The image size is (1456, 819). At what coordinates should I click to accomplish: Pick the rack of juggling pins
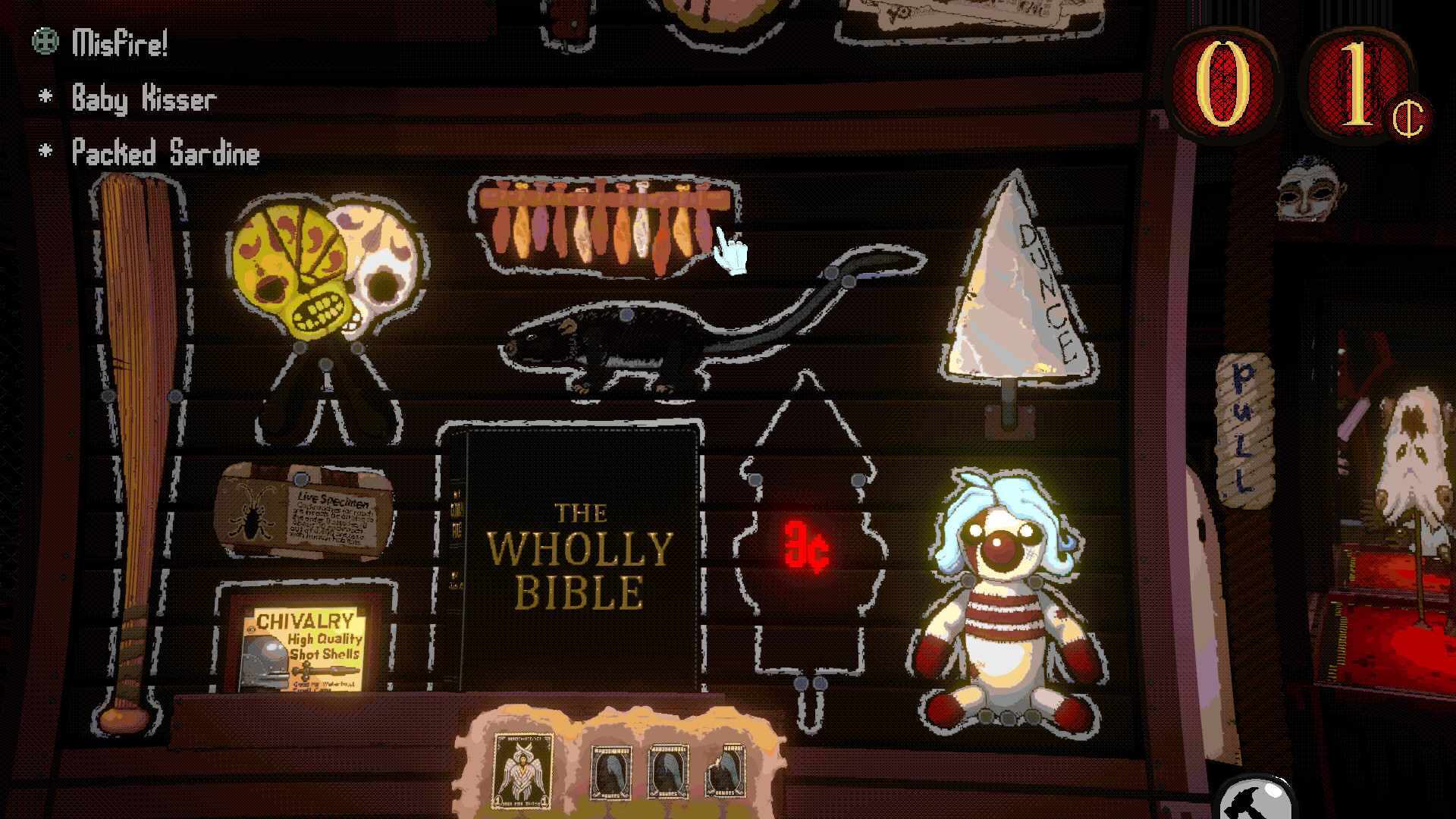(603, 224)
